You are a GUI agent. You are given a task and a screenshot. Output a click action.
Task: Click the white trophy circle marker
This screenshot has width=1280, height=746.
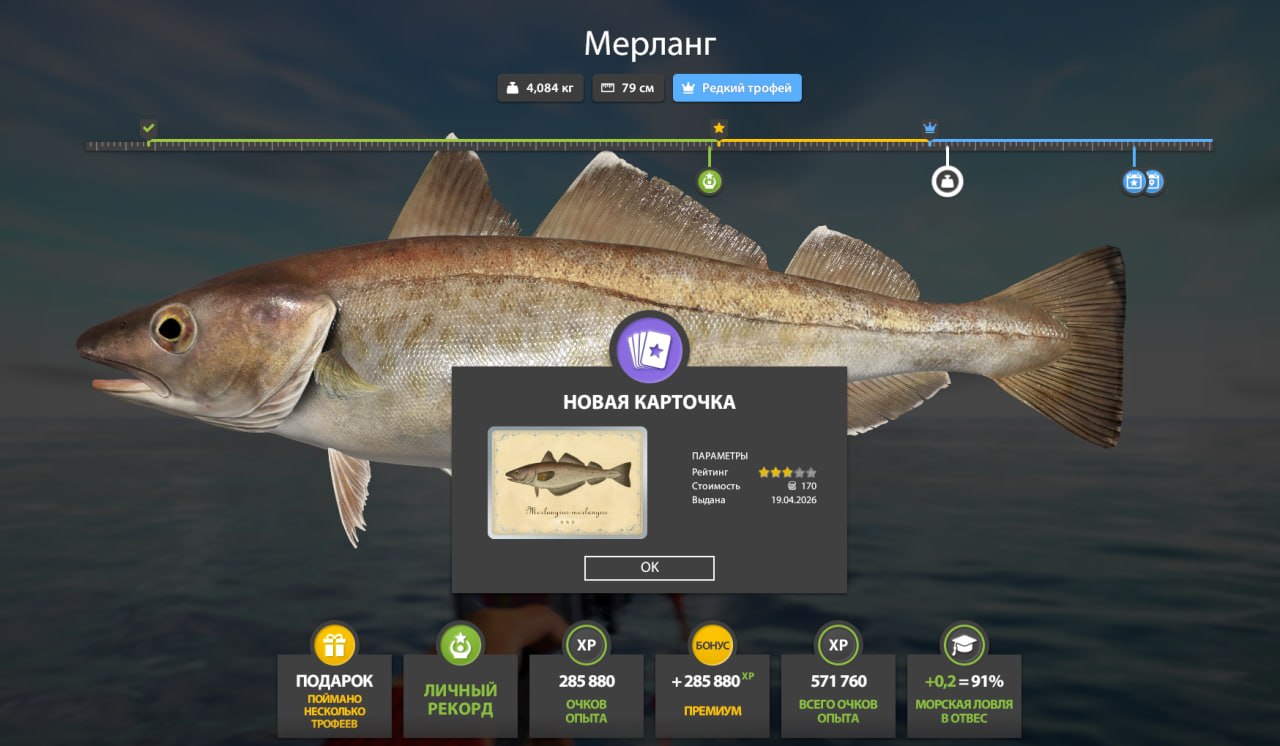point(946,181)
